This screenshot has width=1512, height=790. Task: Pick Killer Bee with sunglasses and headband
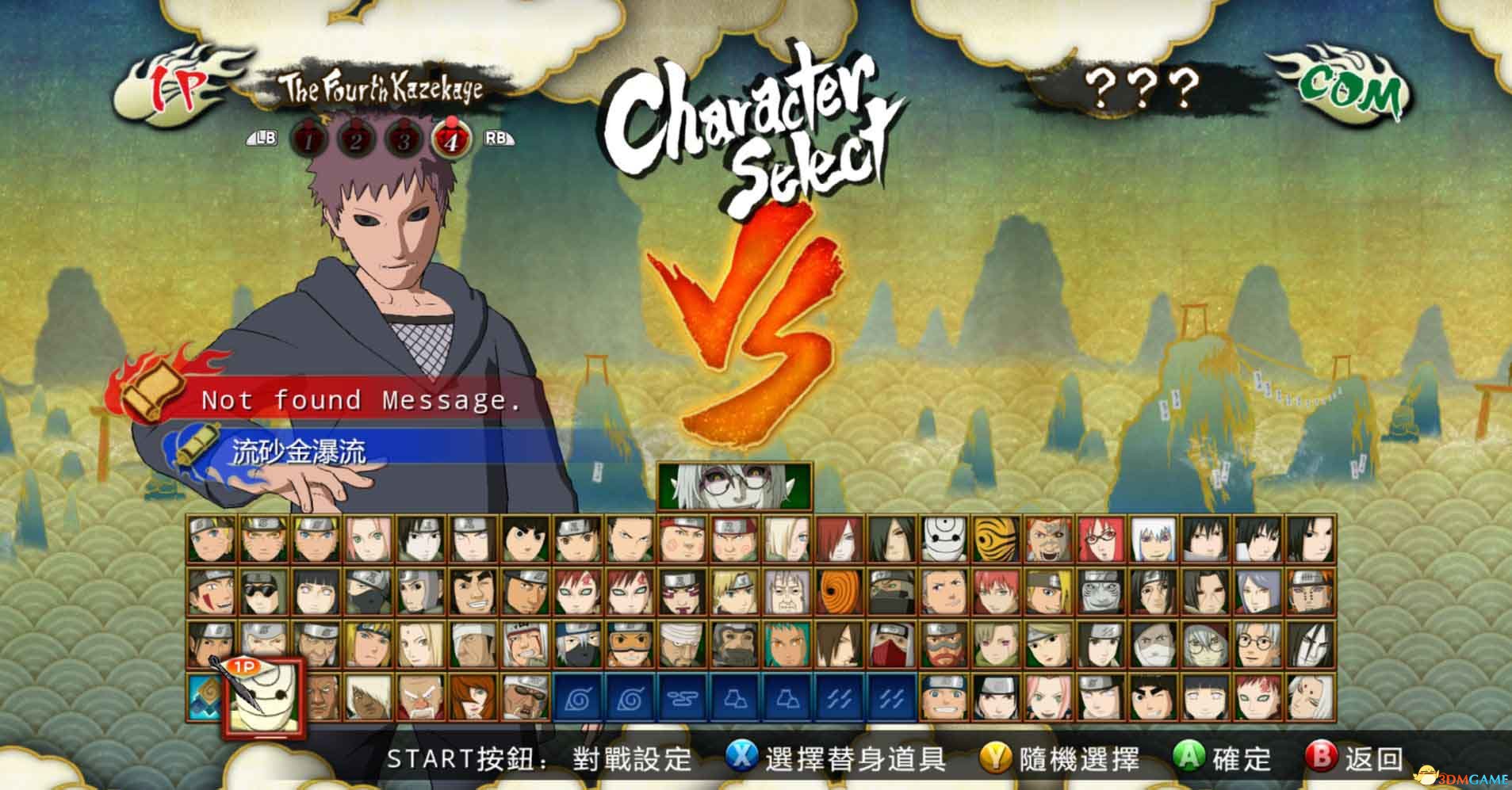tap(525, 696)
